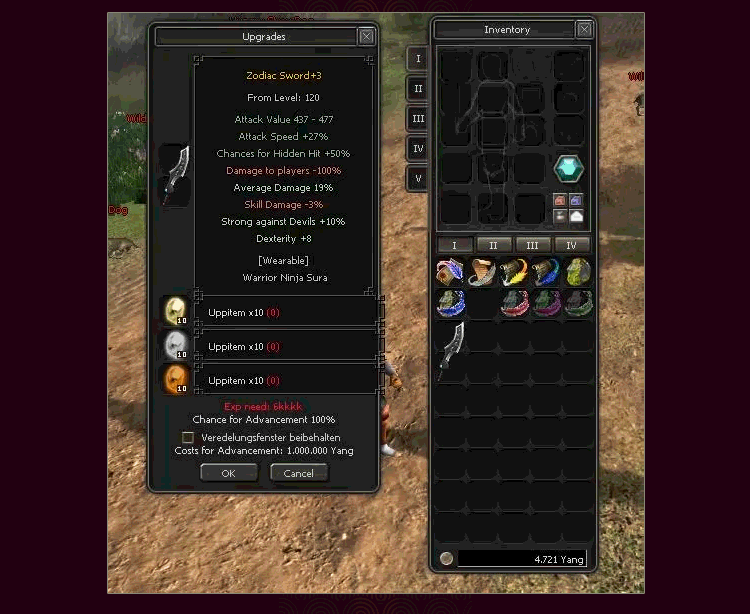Tick the Veredelungsfenster beibehalten checkbox
The height and width of the screenshot is (614, 750).
tap(187, 437)
